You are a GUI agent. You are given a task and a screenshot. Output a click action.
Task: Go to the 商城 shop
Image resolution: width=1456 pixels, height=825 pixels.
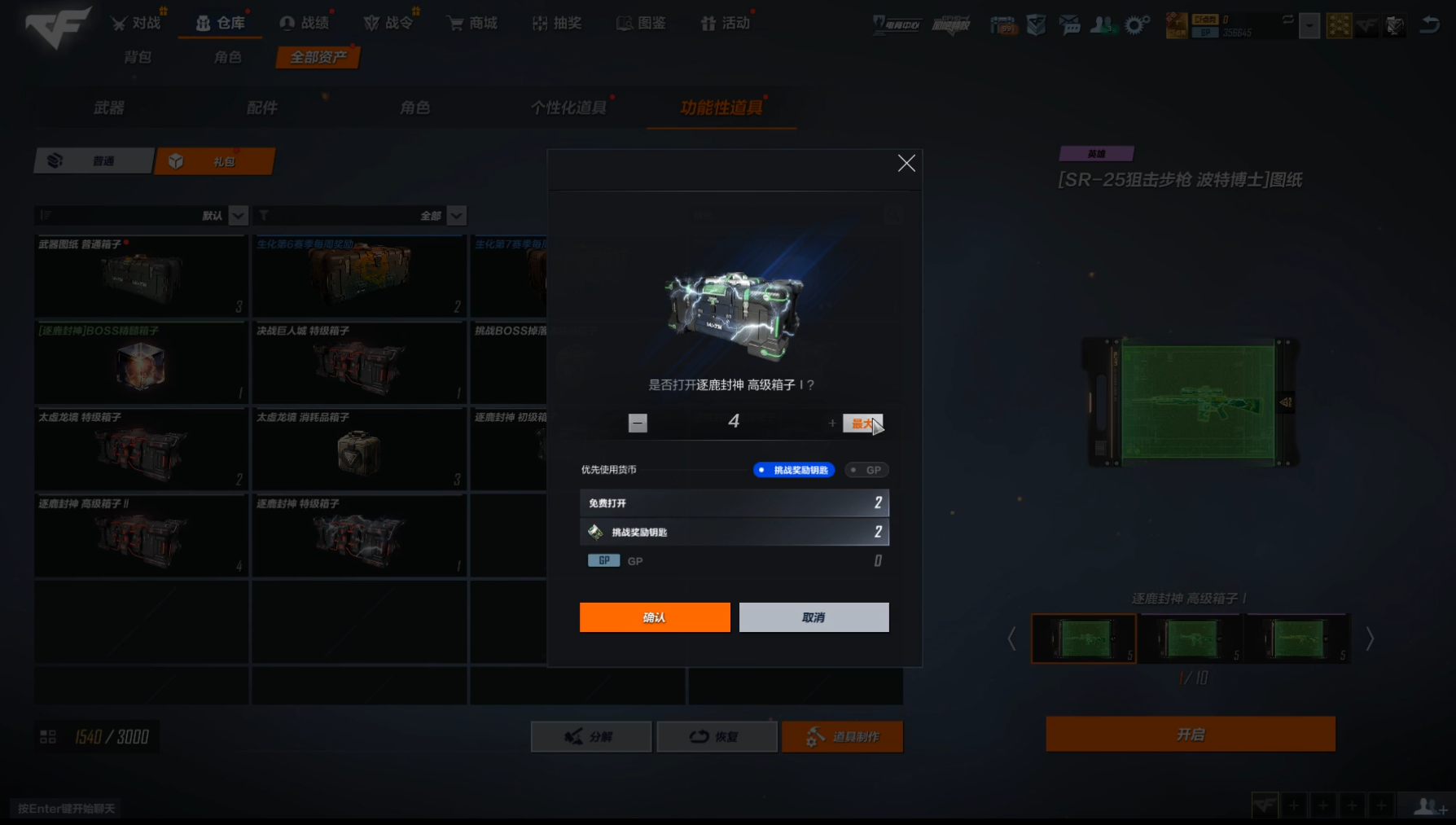pyautogui.click(x=472, y=23)
